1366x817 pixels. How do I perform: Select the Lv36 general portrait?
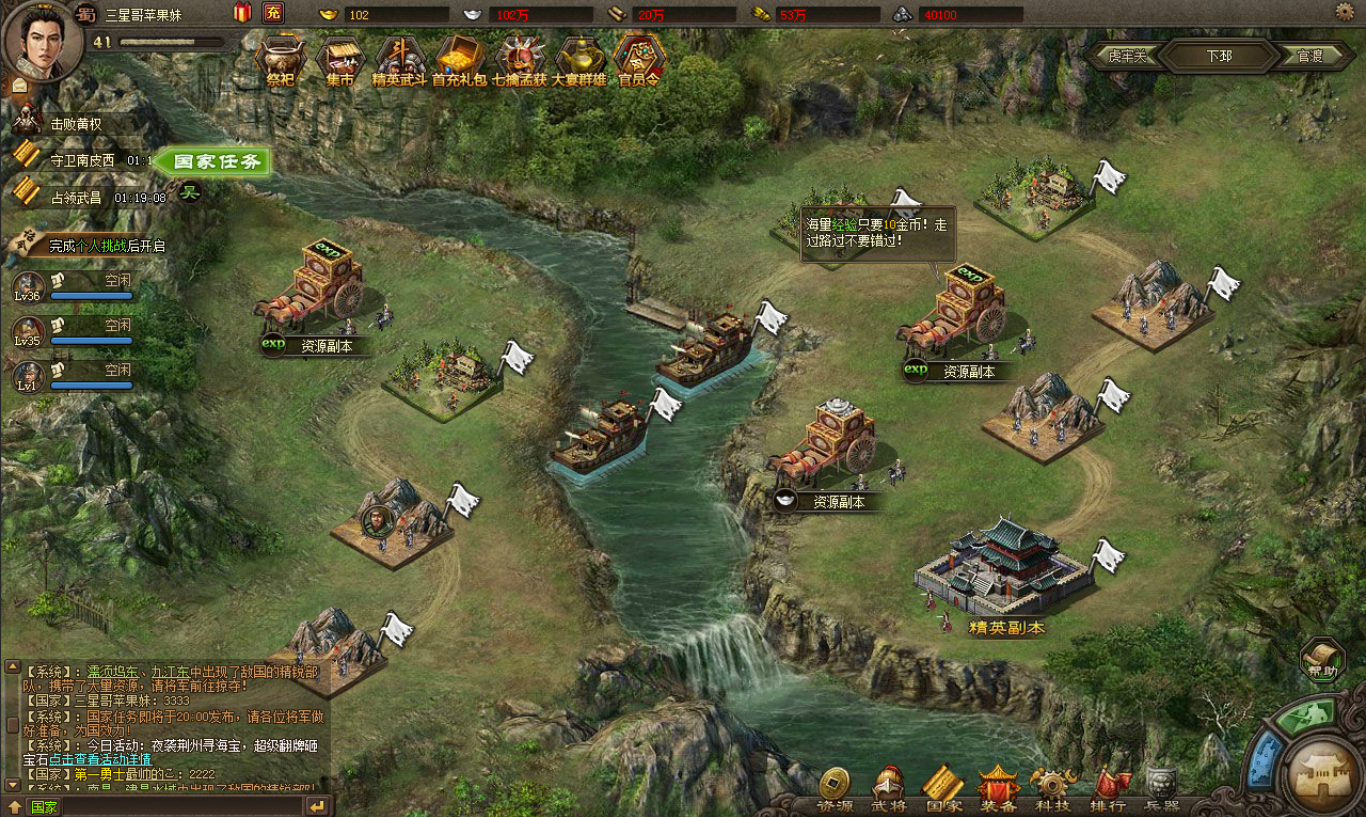coord(28,285)
